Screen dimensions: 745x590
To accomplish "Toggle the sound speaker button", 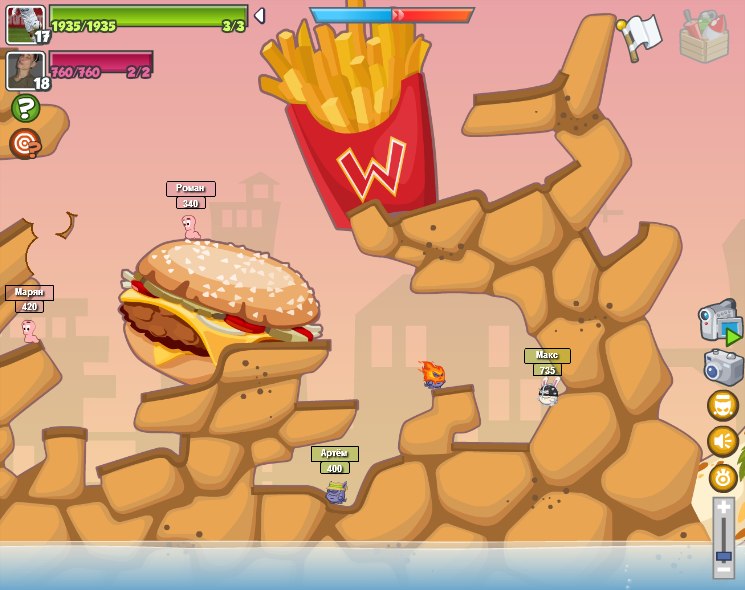I will [723, 441].
